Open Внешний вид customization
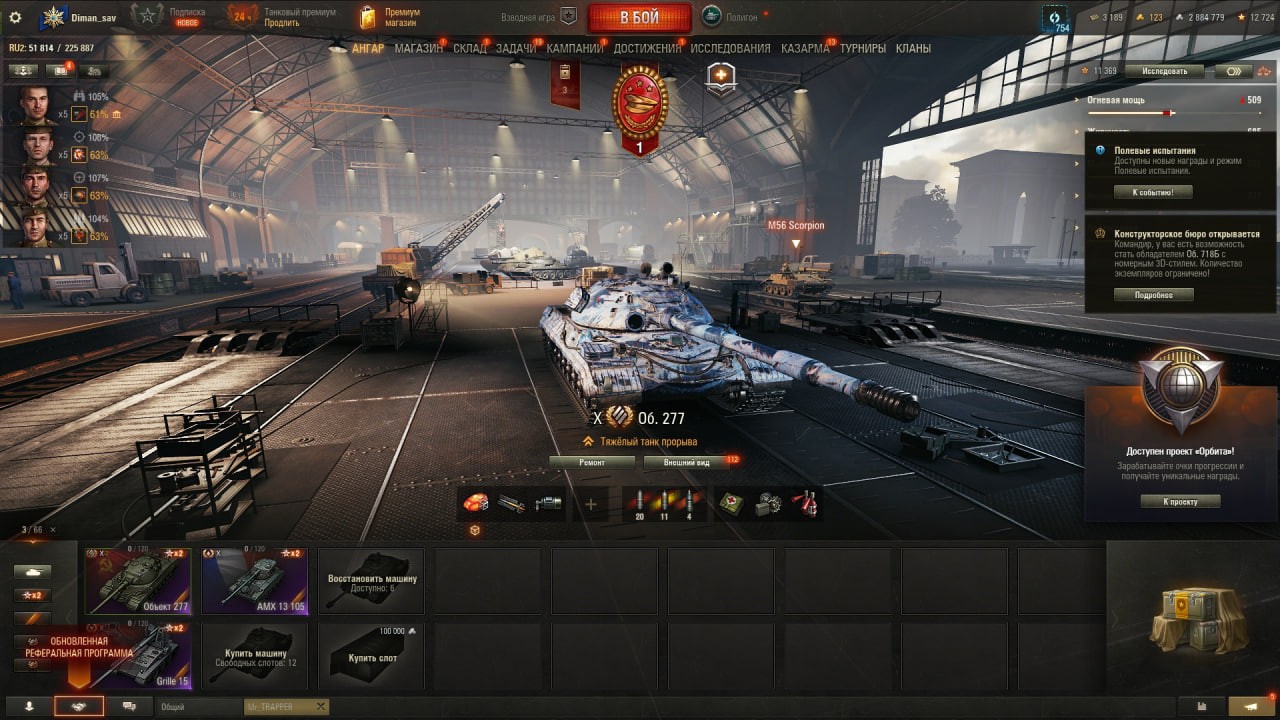Screen dimensions: 1280x720 pos(688,462)
